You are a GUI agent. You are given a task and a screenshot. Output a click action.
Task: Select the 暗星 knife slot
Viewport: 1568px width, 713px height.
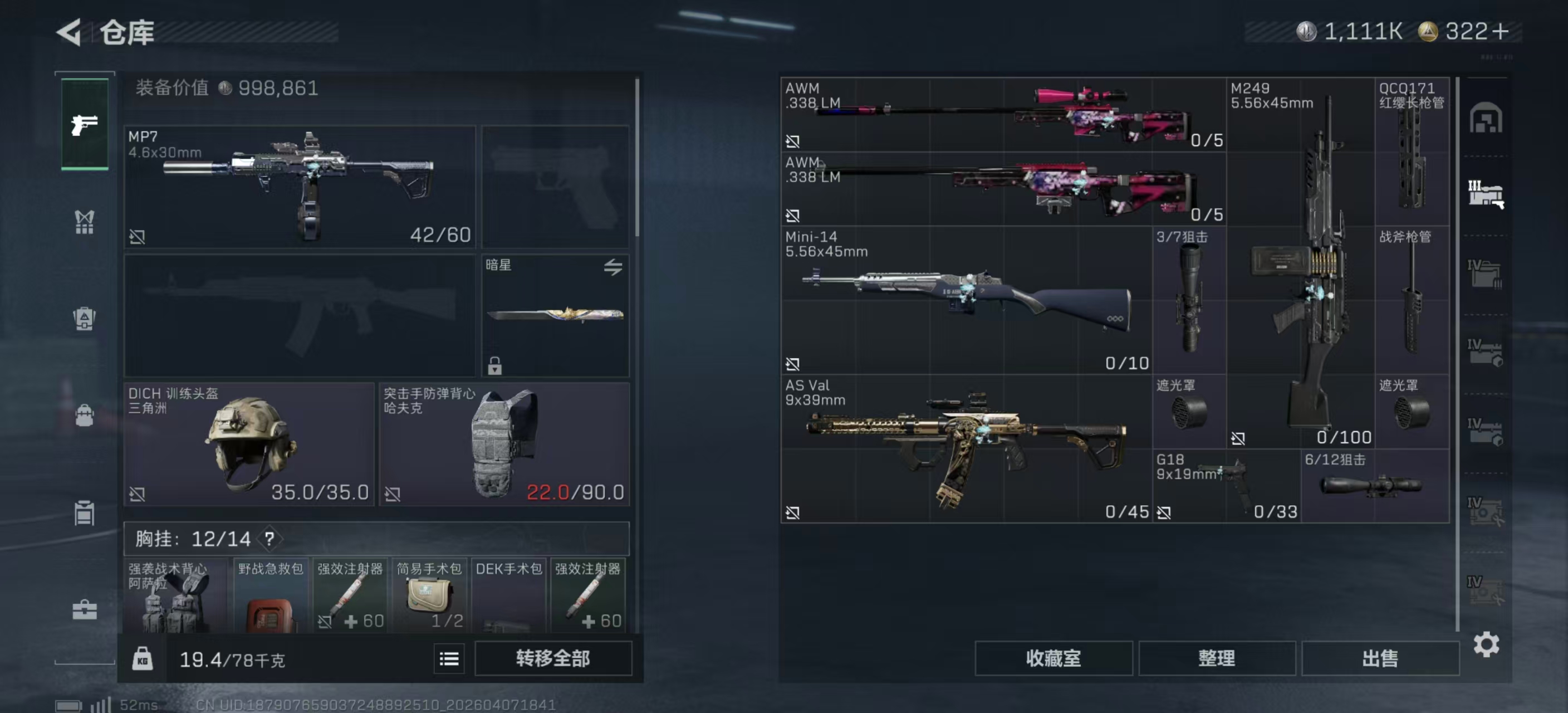pyautogui.click(x=555, y=315)
